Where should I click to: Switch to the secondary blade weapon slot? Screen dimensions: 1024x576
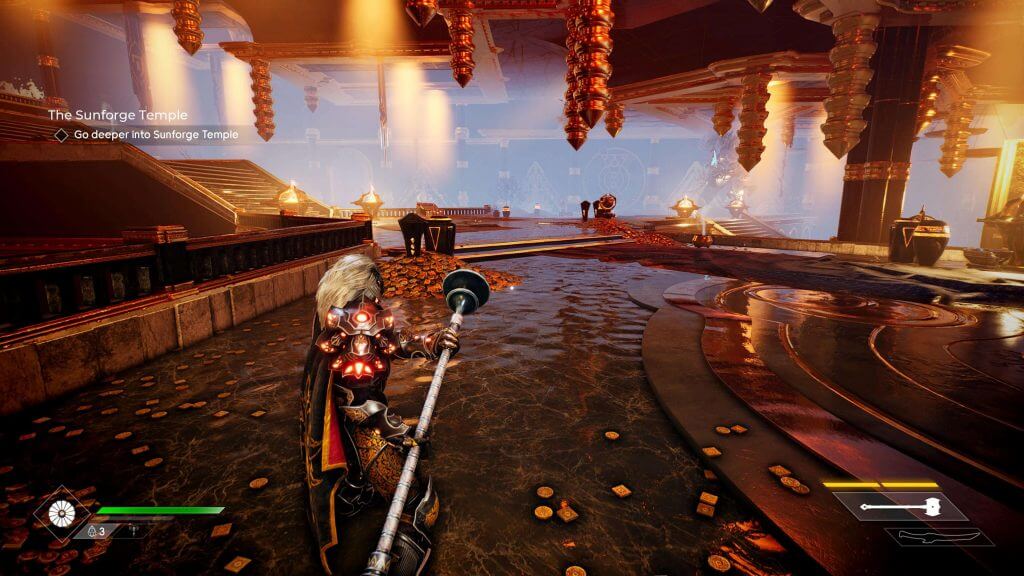coord(939,538)
